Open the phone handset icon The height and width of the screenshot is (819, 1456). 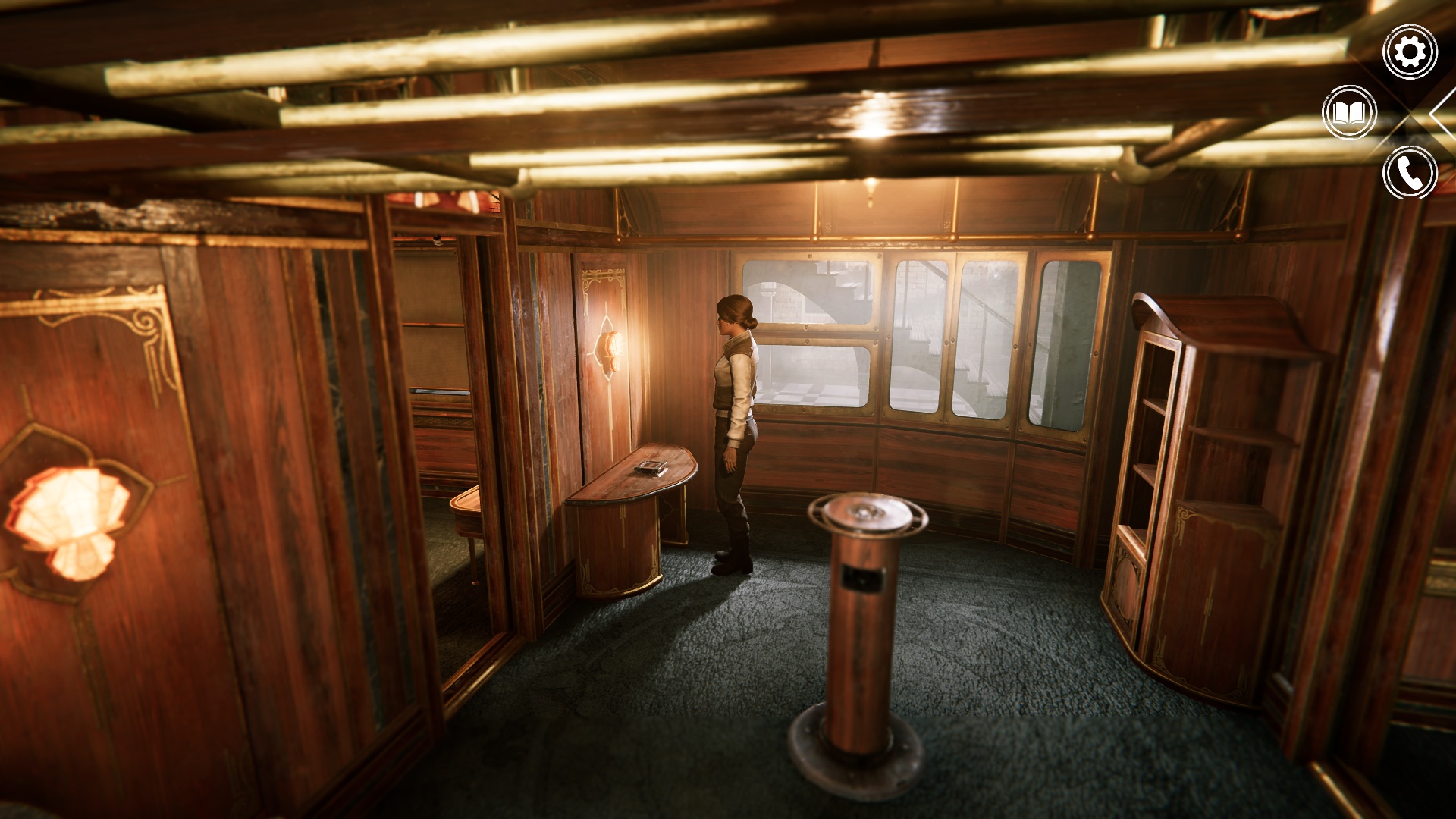1410,173
